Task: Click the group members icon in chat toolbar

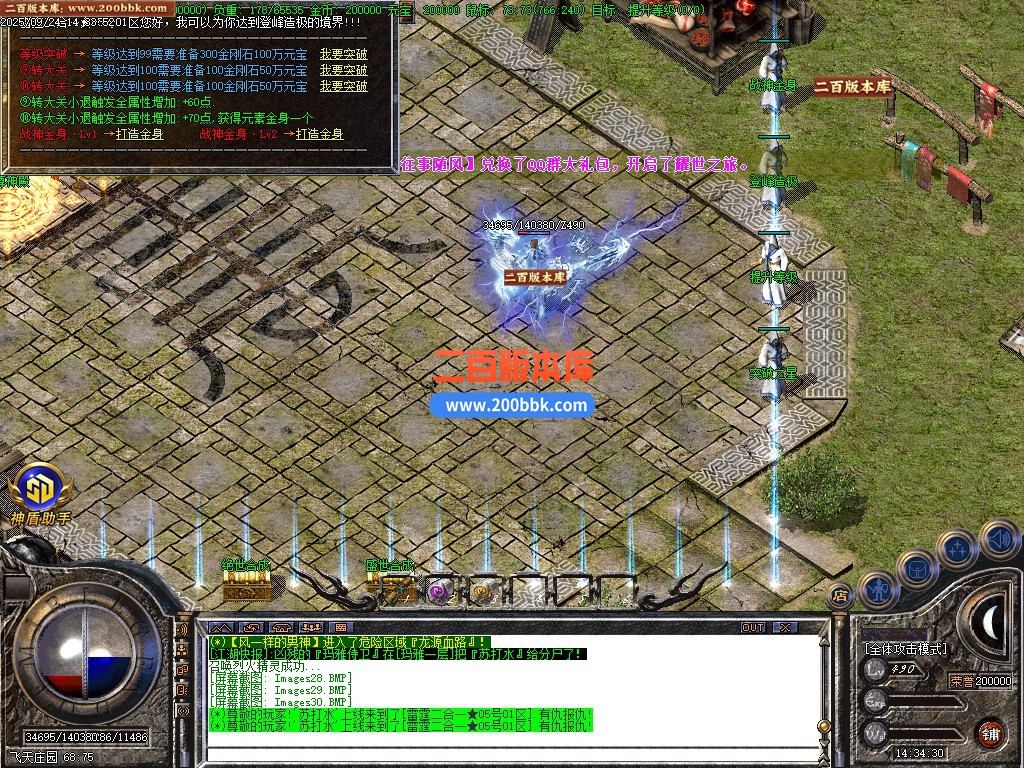Action: click(313, 628)
